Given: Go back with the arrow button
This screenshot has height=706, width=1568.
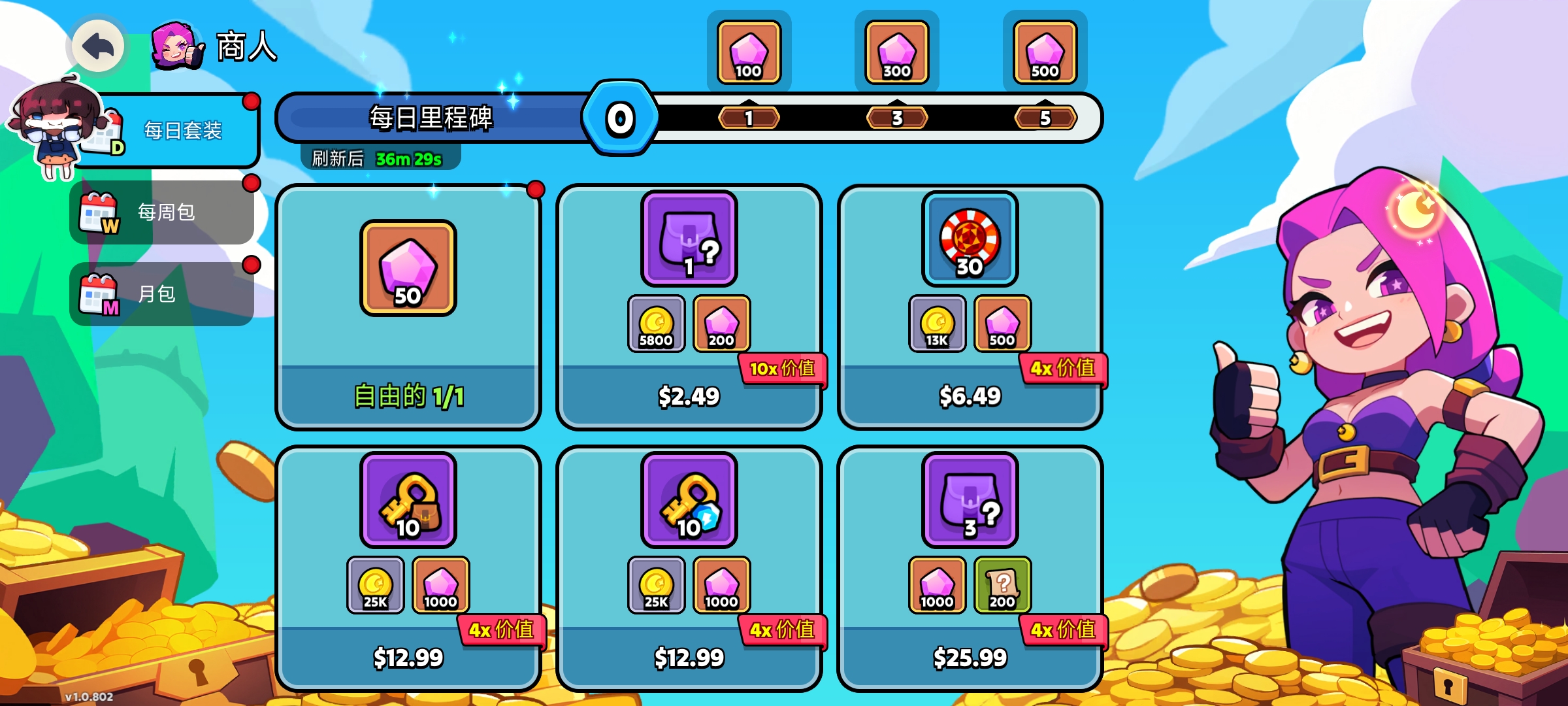Looking at the screenshot, I should click(x=98, y=46).
